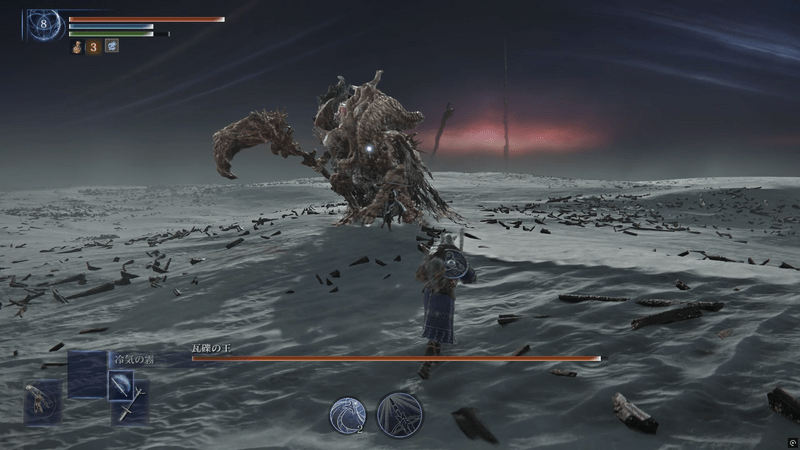The height and width of the screenshot is (450, 800).
Task: Select the blue status buff icon
Action: click(x=111, y=46)
